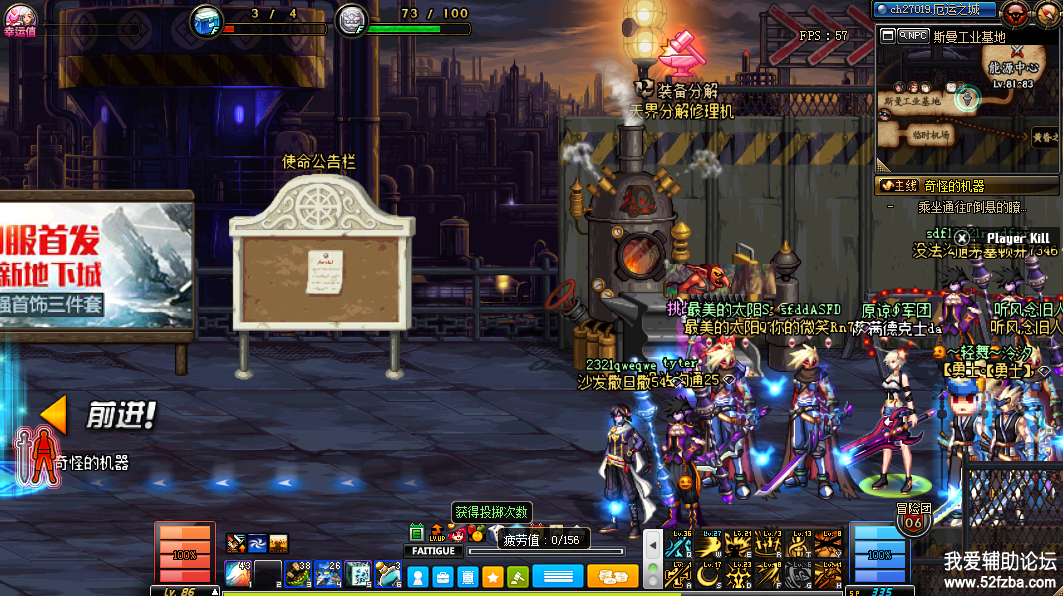
Task: Close the Player Kill notice
Action: tap(962, 238)
